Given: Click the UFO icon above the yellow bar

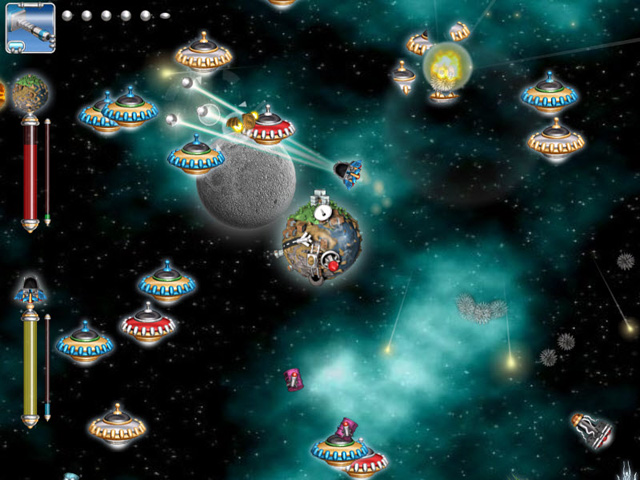Looking at the screenshot, I should click(x=31, y=291).
